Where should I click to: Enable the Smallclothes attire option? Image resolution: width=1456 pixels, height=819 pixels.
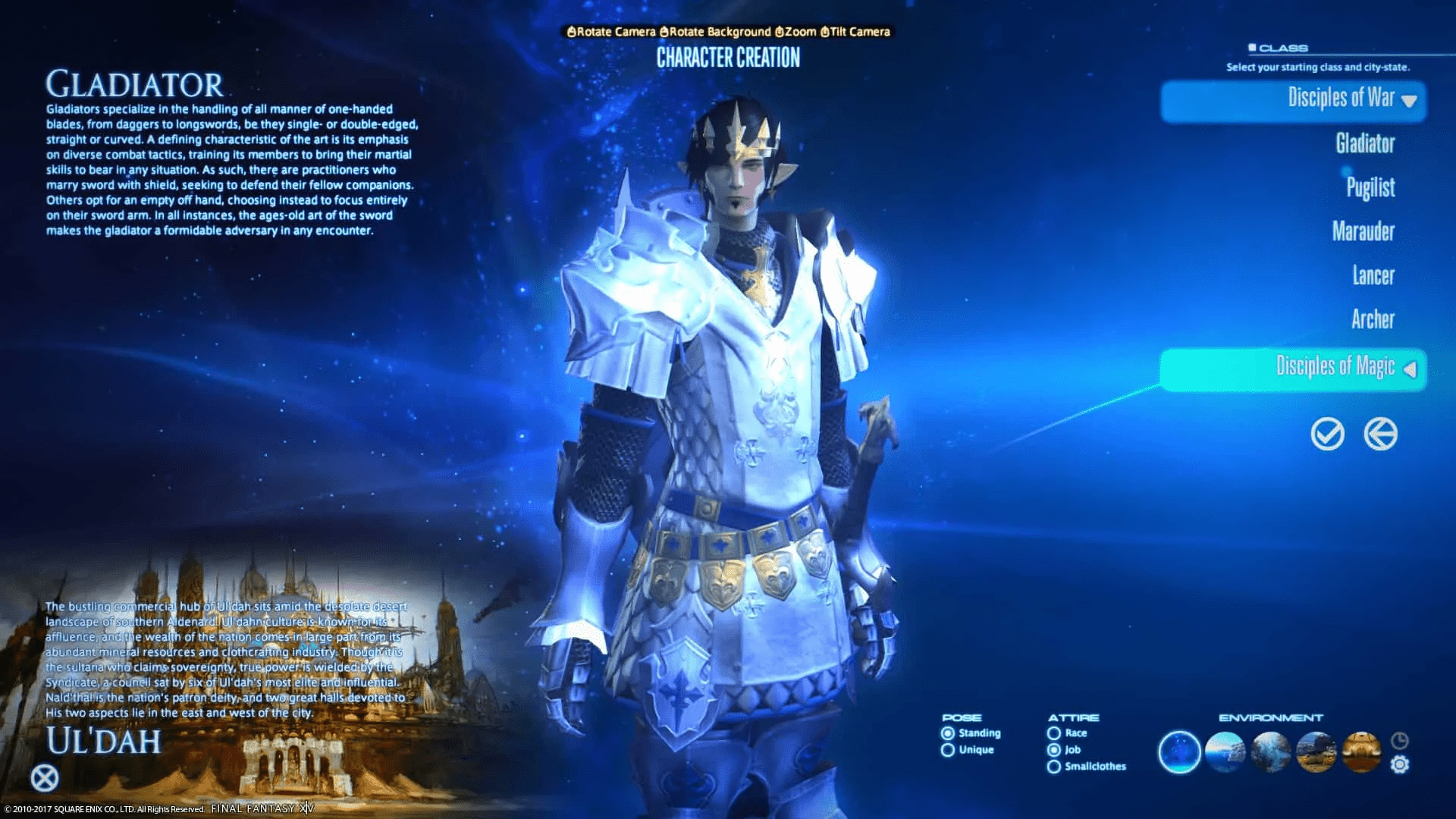(x=1054, y=767)
